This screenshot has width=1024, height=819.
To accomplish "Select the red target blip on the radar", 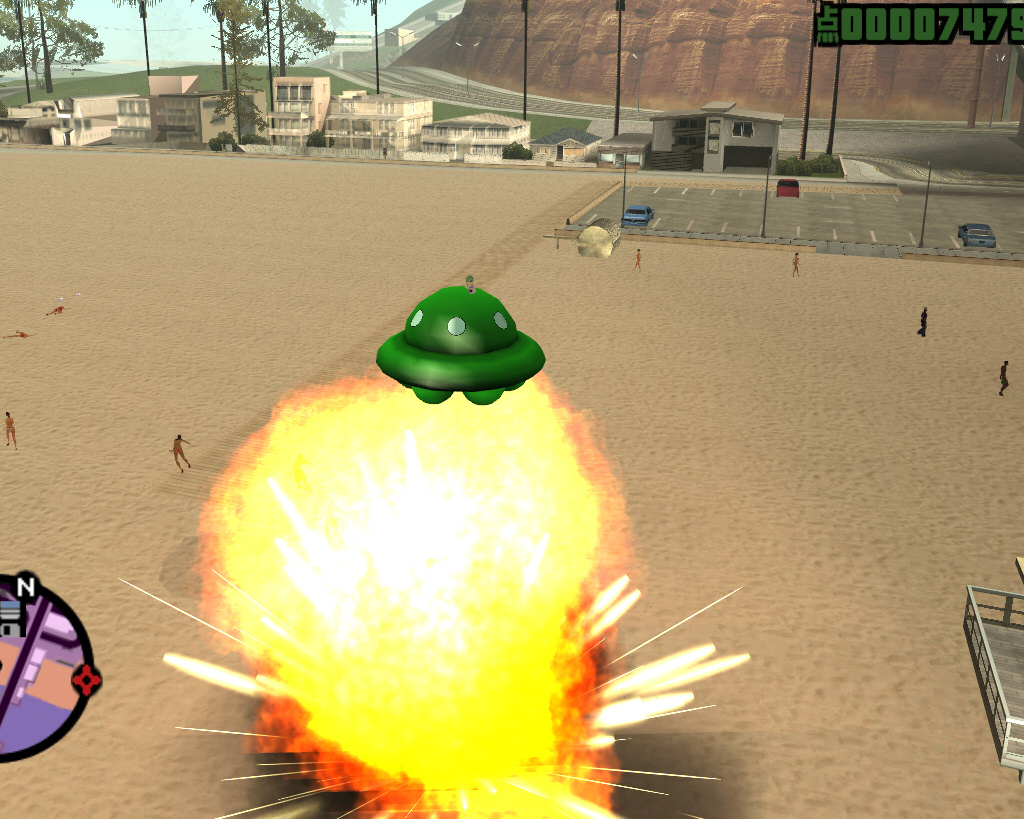I will click(x=87, y=680).
